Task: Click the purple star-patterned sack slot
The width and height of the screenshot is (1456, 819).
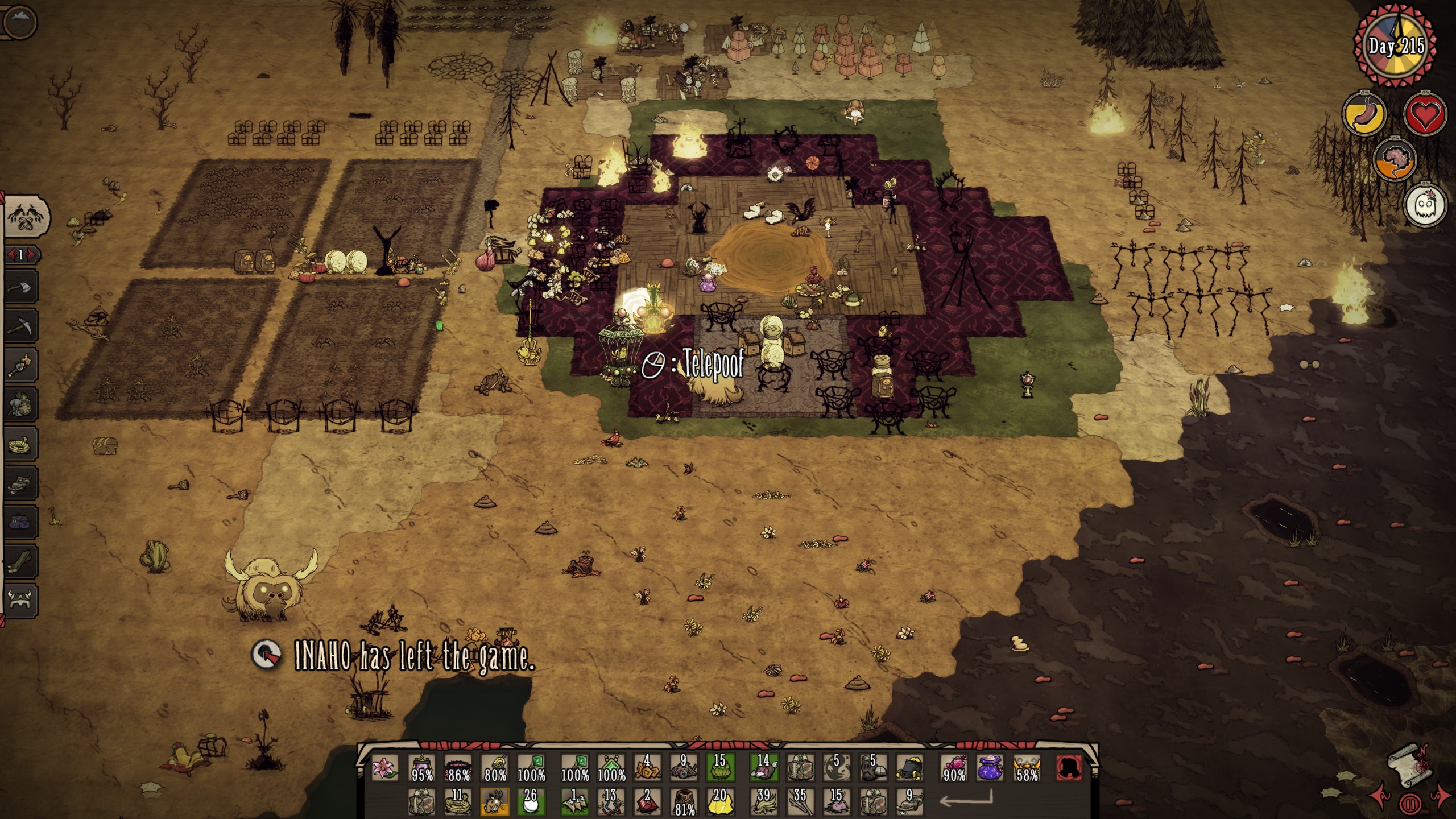Action: click(990, 768)
